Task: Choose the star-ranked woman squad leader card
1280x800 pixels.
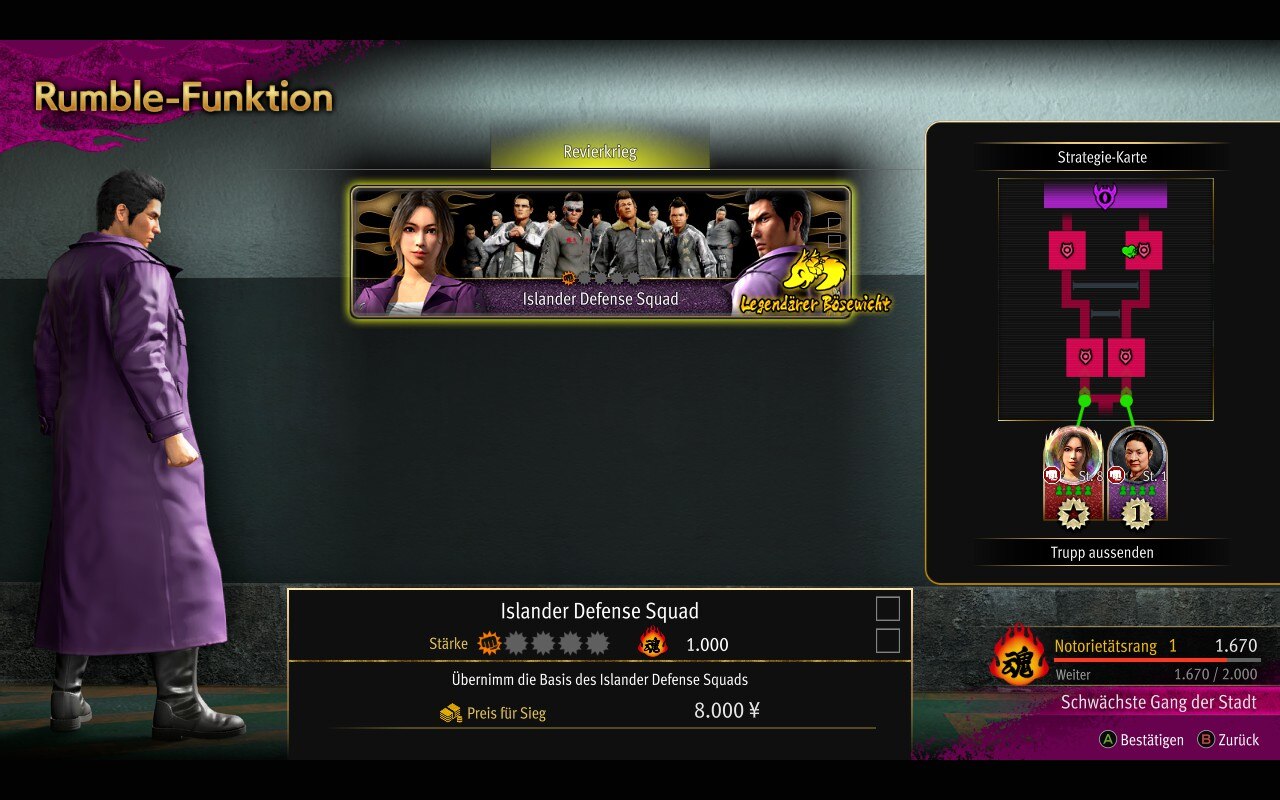Action: tap(1073, 473)
